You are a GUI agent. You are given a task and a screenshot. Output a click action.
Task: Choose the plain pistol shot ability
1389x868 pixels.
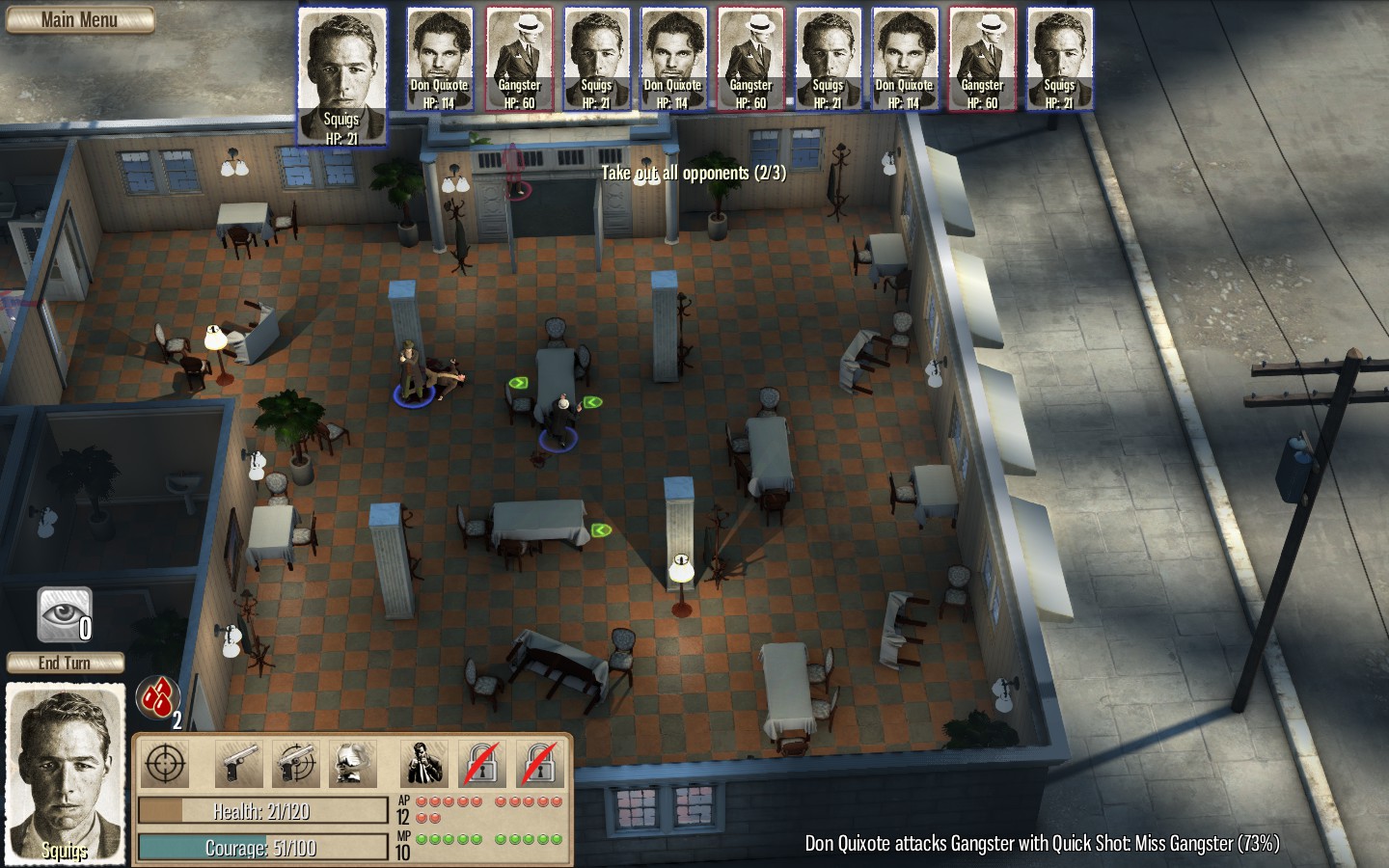(x=238, y=765)
